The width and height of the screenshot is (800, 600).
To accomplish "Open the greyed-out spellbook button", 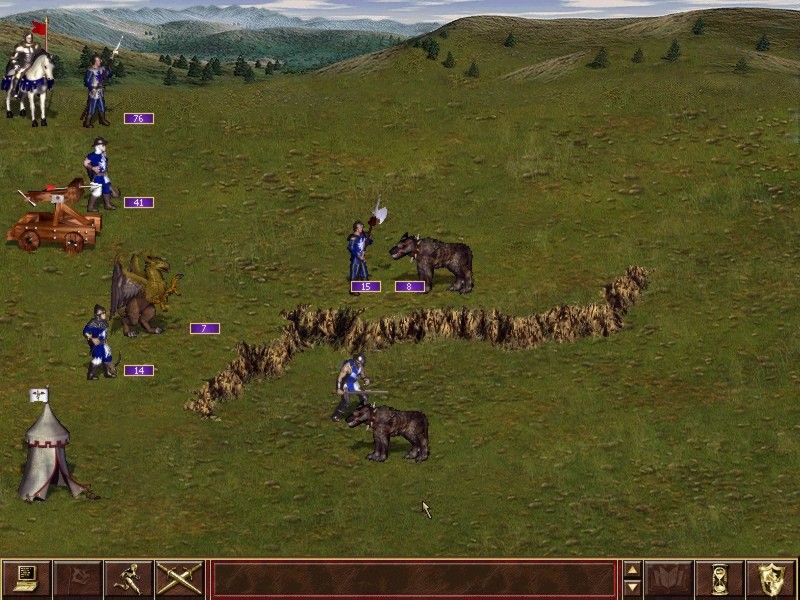I will point(668,579).
